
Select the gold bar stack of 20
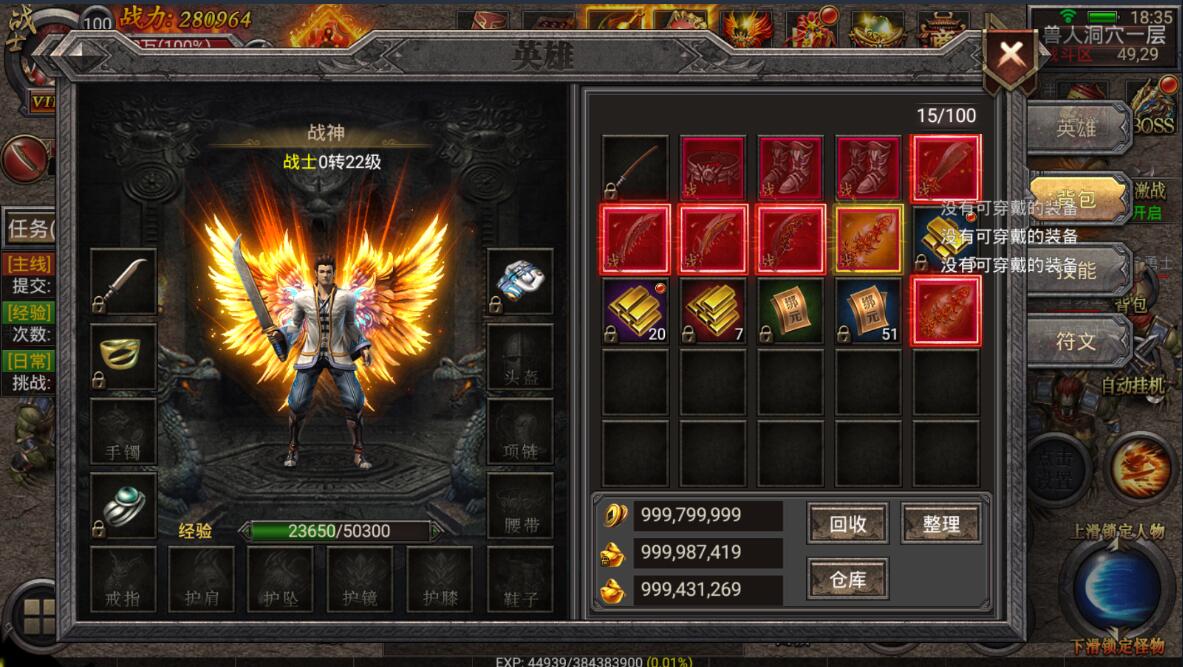pyautogui.click(x=636, y=311)
